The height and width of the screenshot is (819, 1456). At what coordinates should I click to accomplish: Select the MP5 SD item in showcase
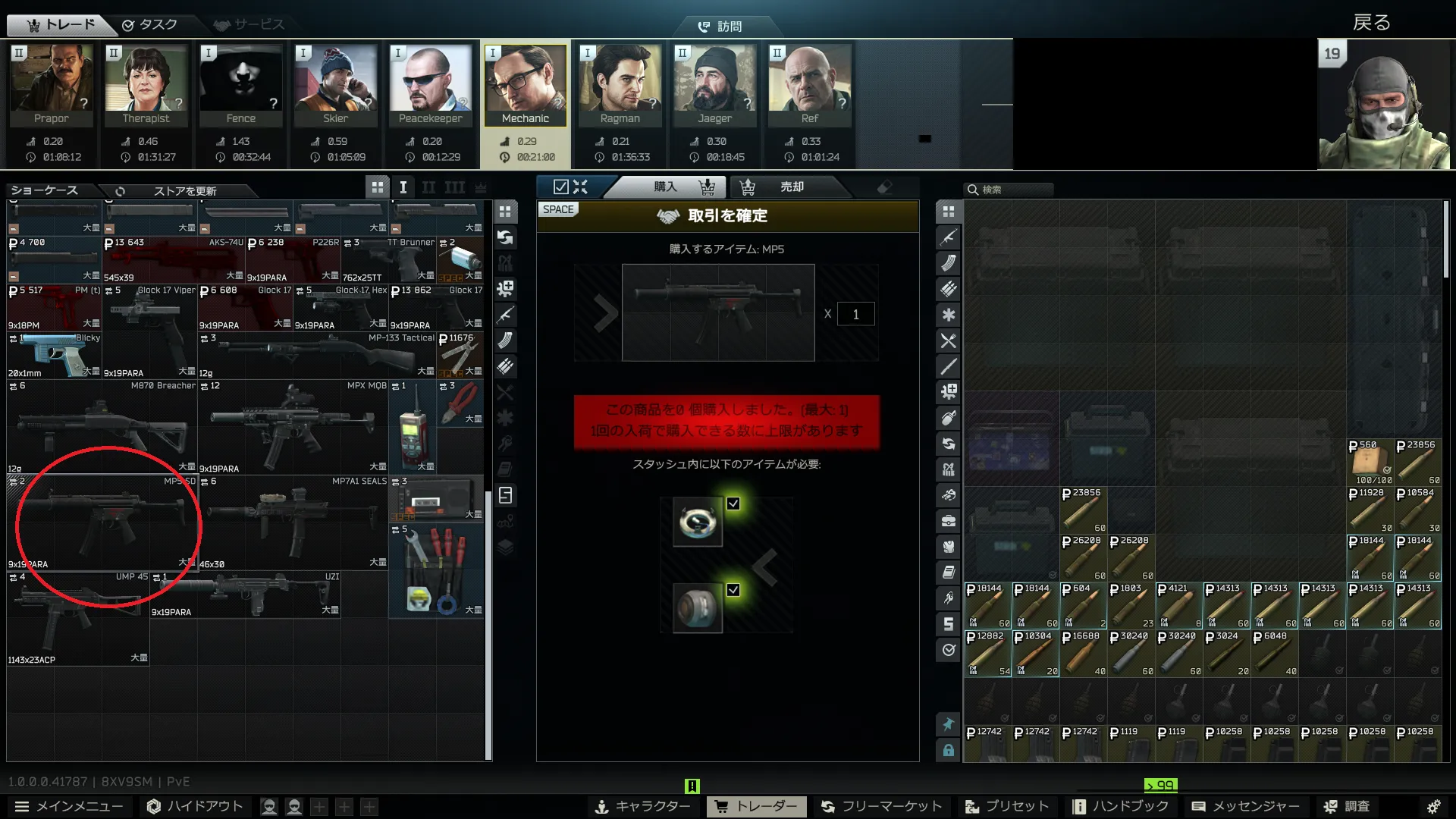(x=102, y=522)
